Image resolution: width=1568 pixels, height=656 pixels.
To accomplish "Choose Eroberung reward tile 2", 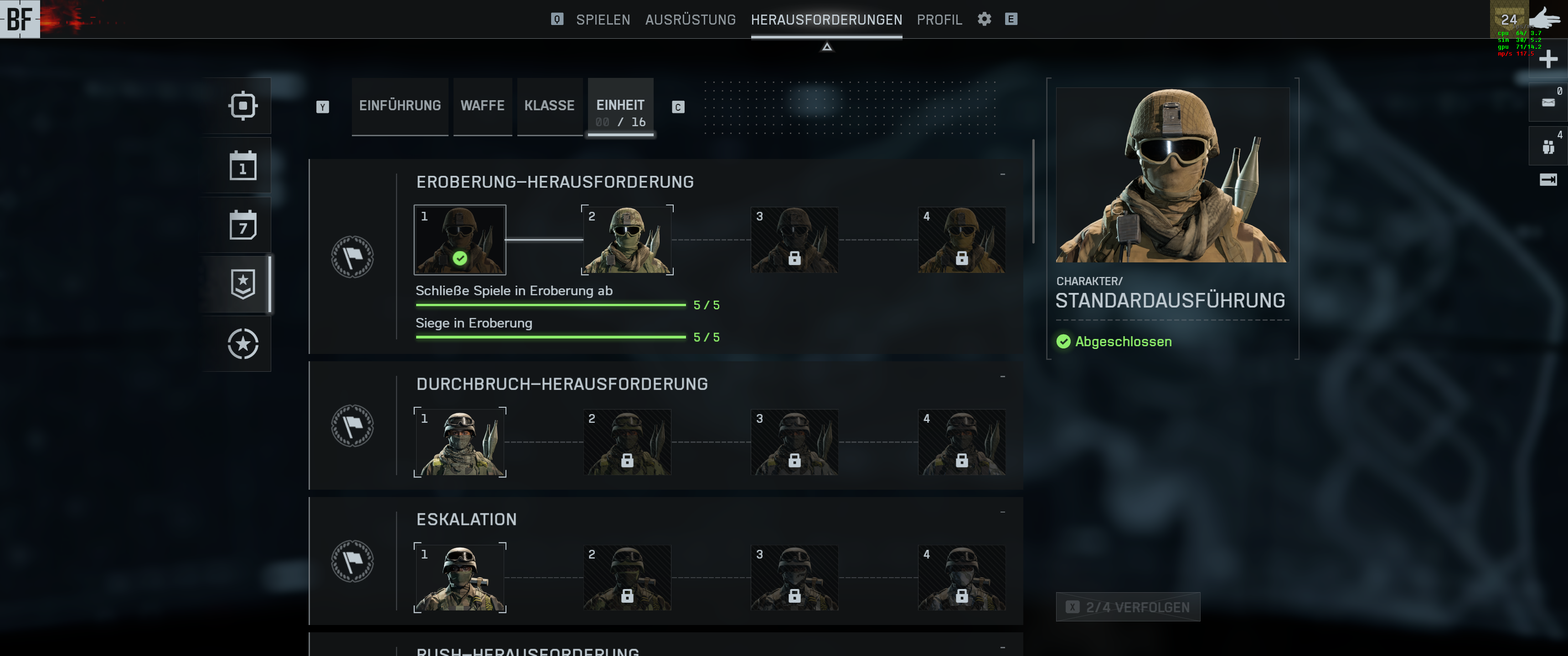I will pyautogui.click(x=627, y=240).
